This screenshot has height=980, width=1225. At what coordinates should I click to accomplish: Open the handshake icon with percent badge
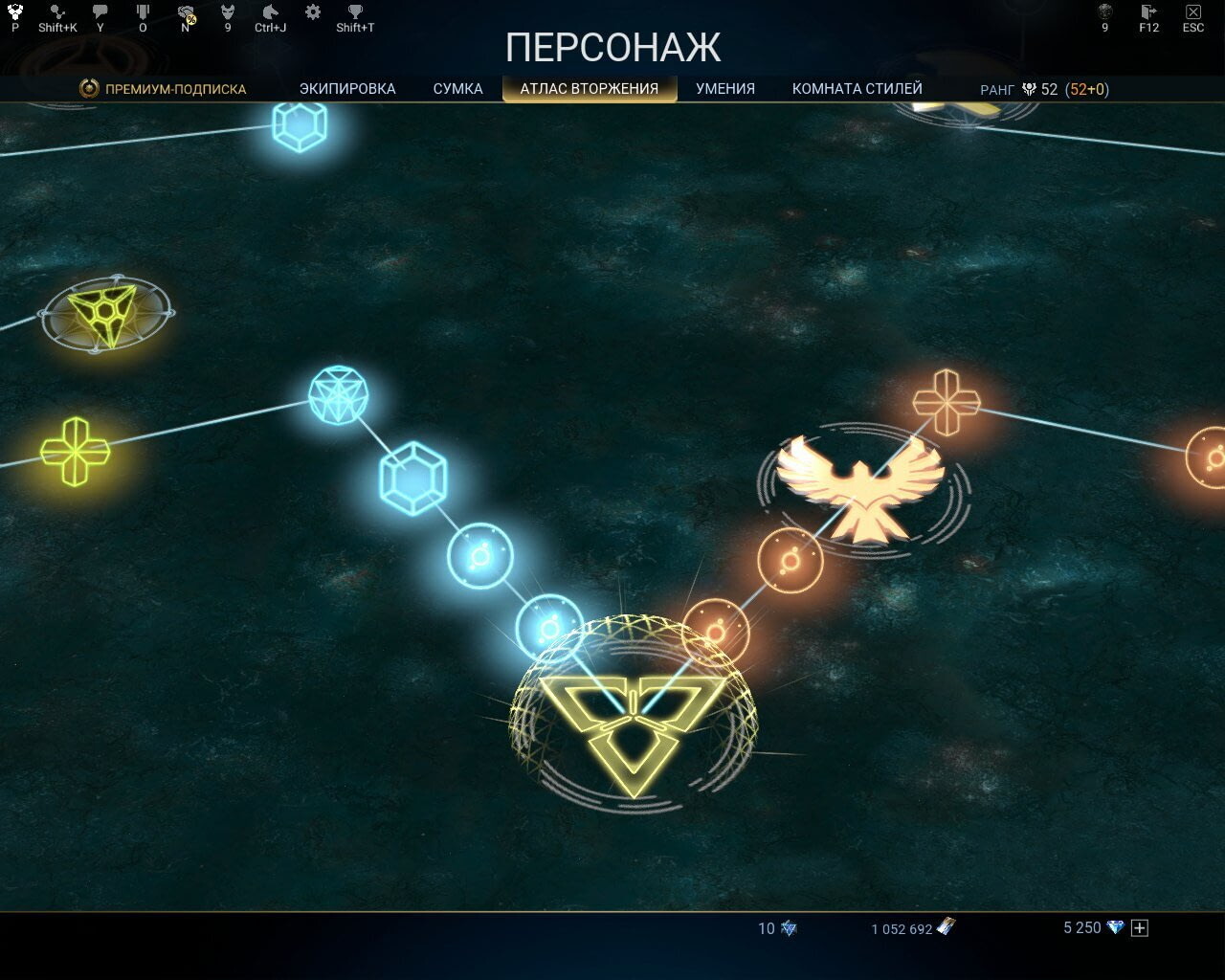[x=186, y=12]
